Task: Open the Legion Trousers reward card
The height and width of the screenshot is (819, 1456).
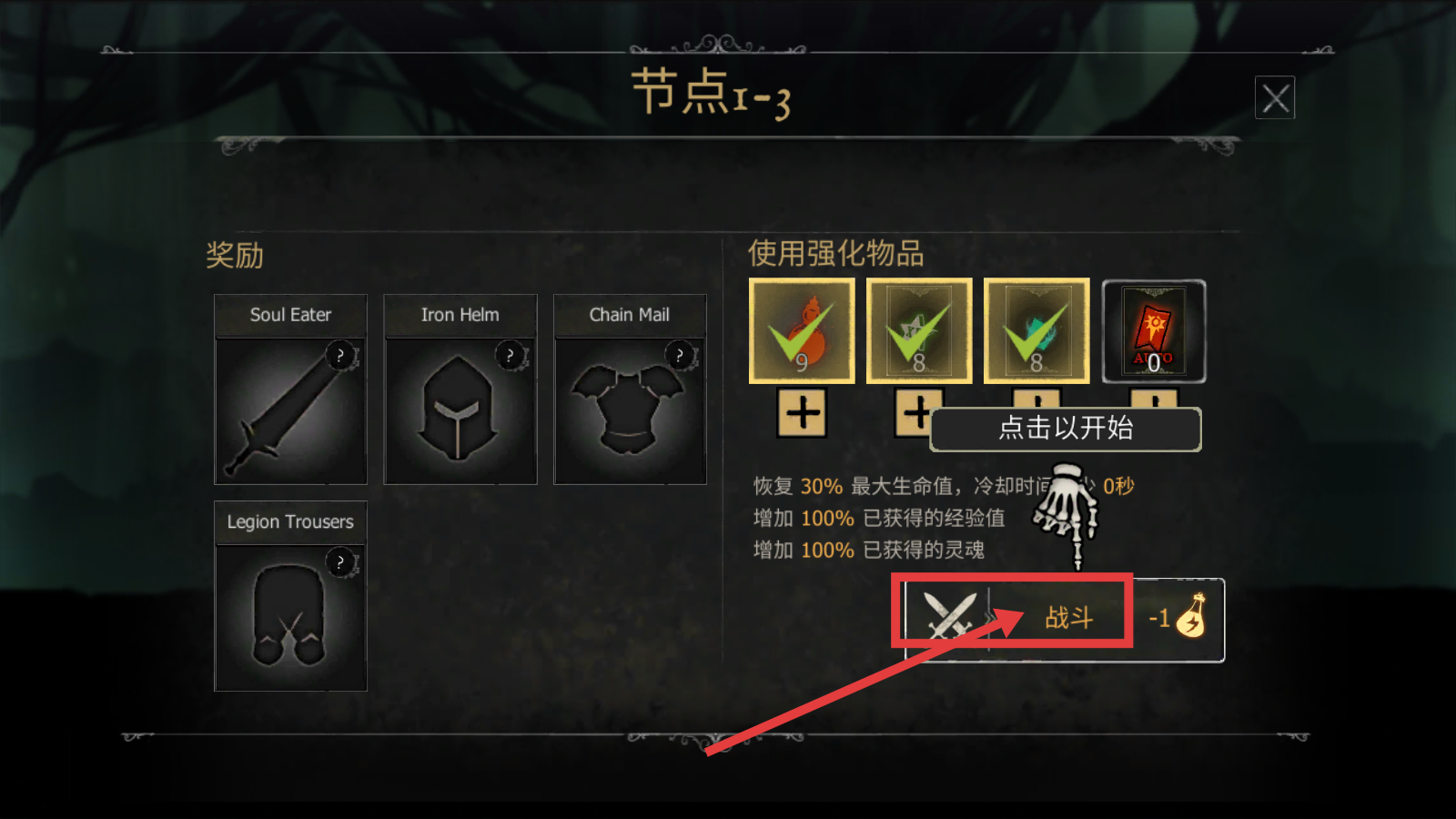Action: tap(289, 619)
